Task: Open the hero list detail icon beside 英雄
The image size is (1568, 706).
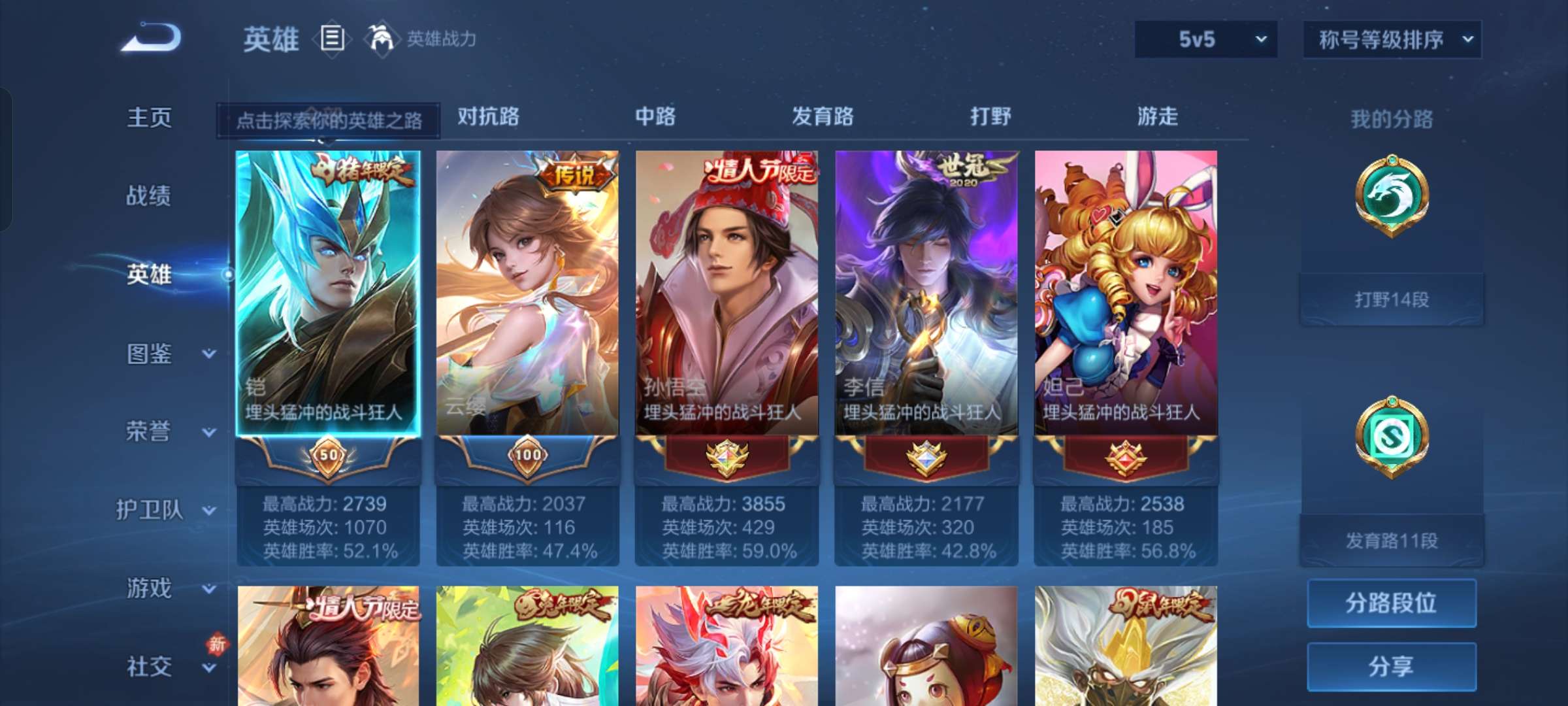Action: [x=332, y=39]
